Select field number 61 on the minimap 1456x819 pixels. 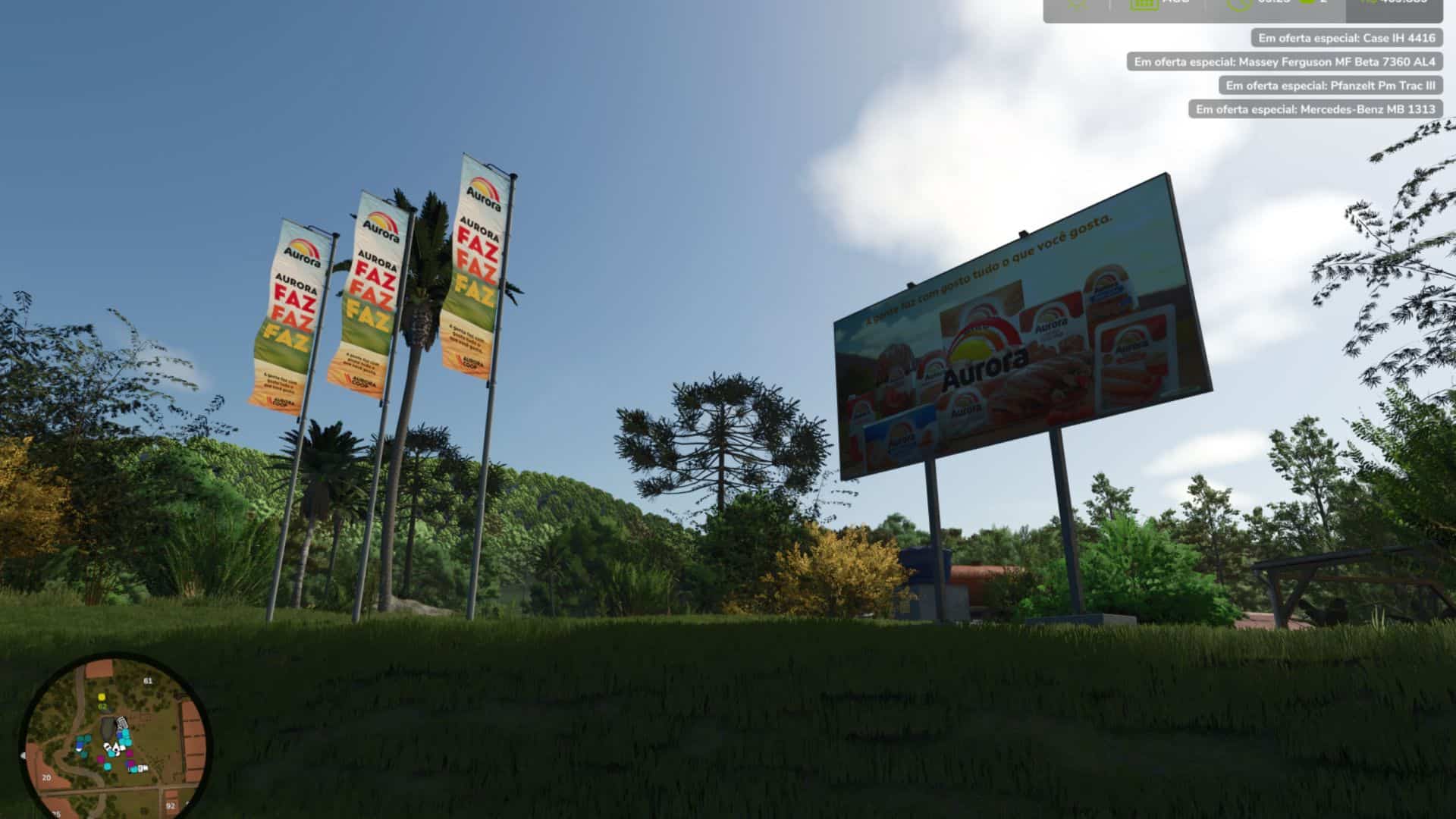[x=148, y=680]
